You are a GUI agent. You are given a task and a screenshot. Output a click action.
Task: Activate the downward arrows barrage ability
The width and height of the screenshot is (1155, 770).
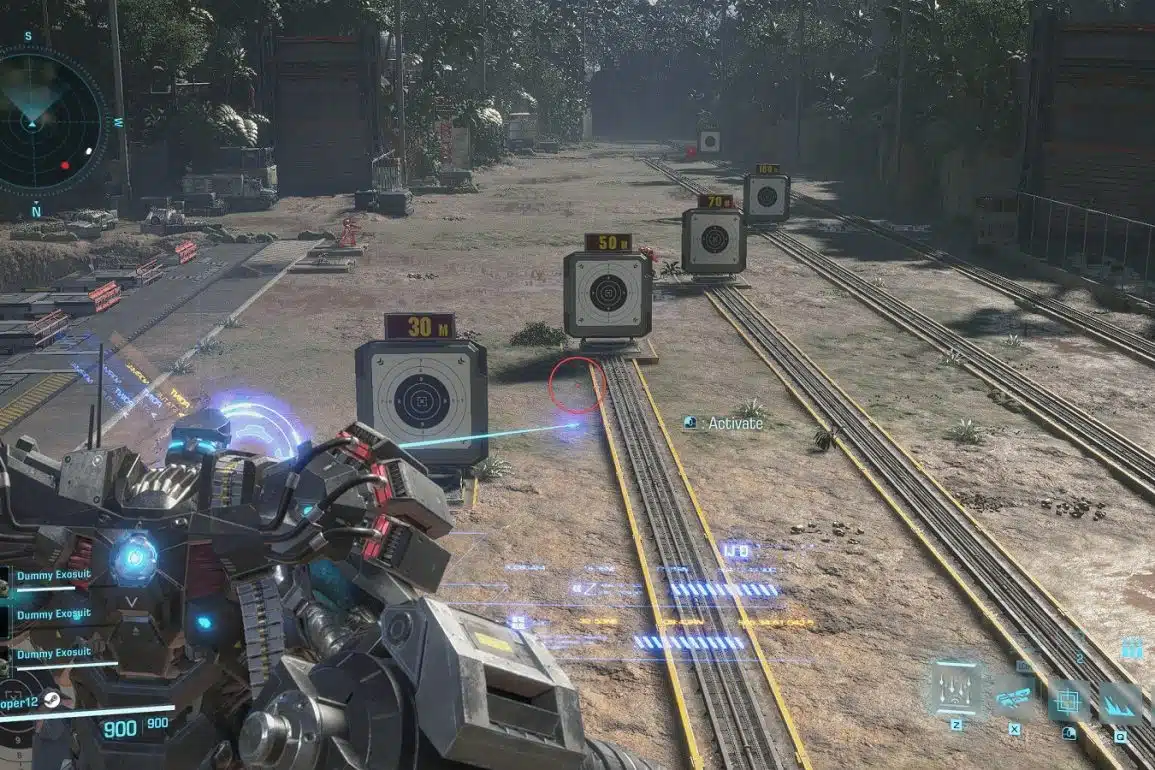[956, 688]
